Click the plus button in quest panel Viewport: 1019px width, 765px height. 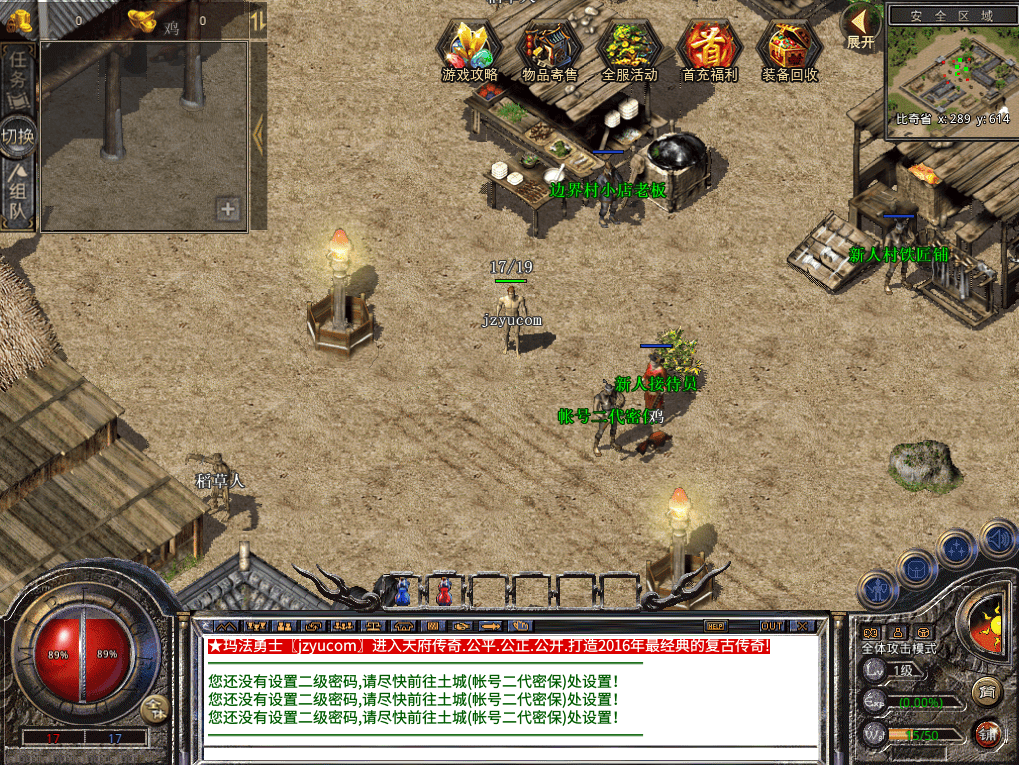228,209
